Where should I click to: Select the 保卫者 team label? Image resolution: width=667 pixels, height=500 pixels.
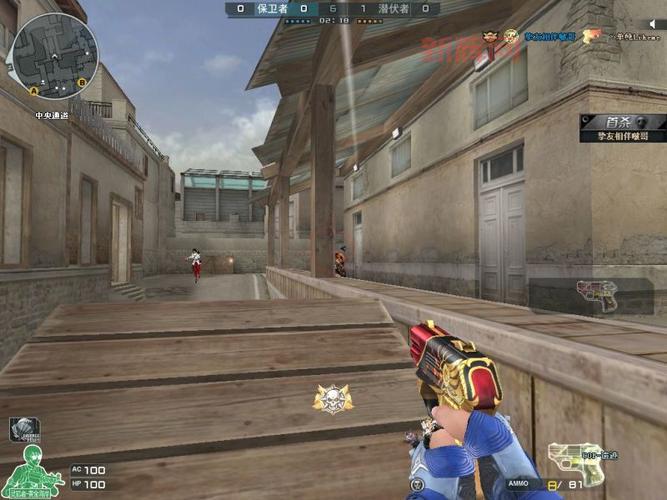pos(272,8)
